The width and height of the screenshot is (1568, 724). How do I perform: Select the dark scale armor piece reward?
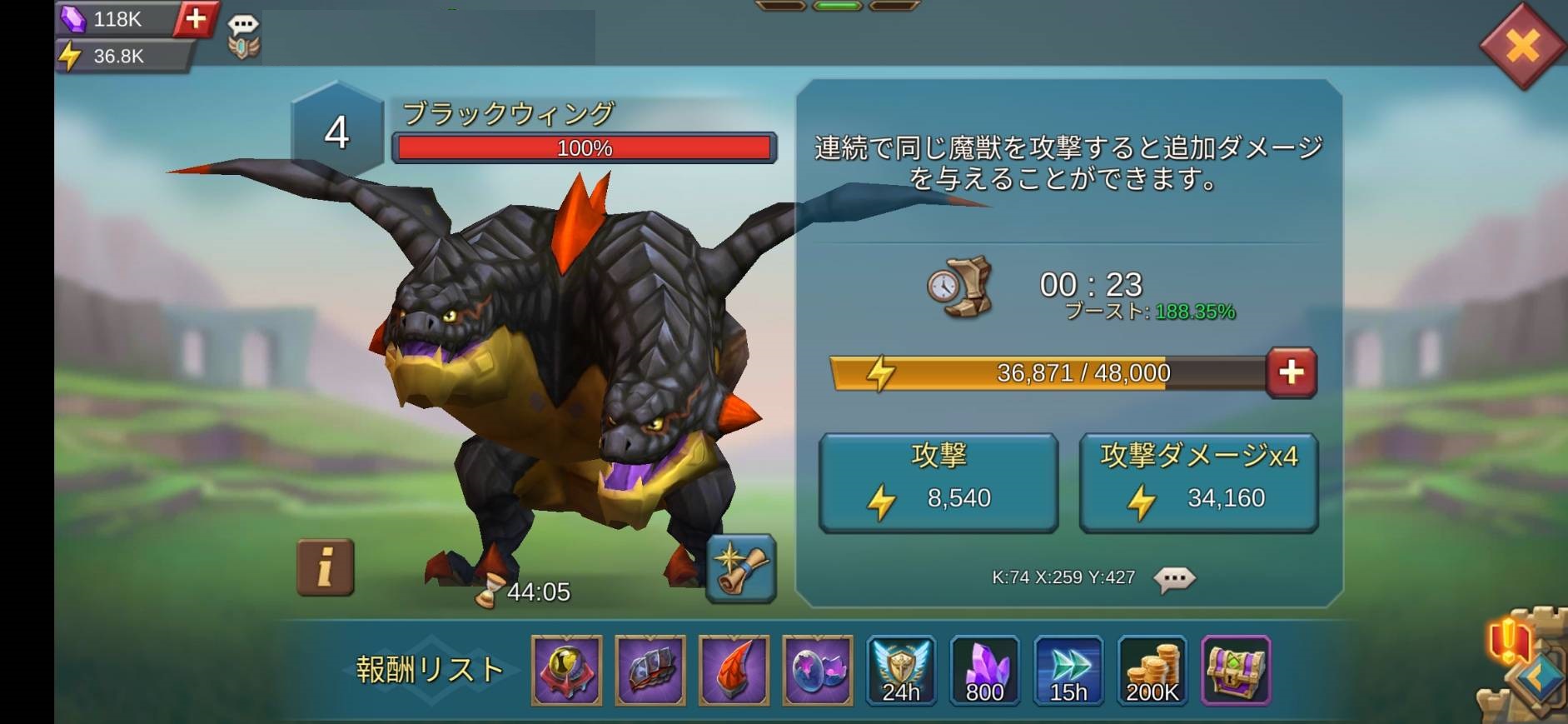coord(650,671)
